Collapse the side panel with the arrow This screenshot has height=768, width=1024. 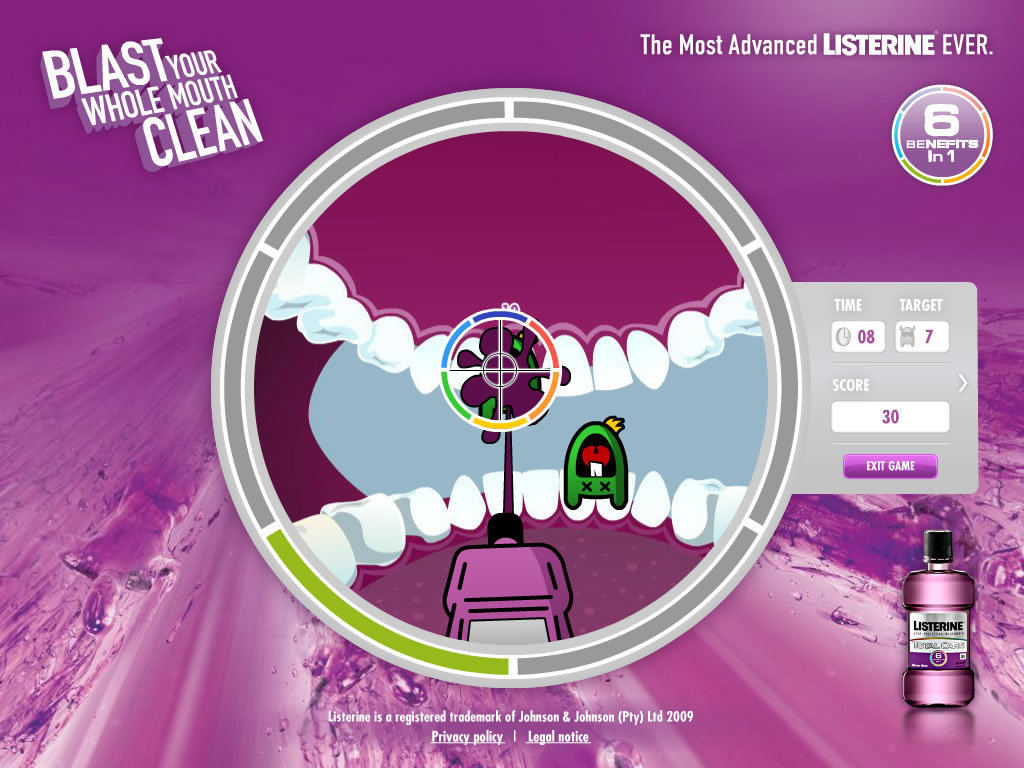[963, 382]
